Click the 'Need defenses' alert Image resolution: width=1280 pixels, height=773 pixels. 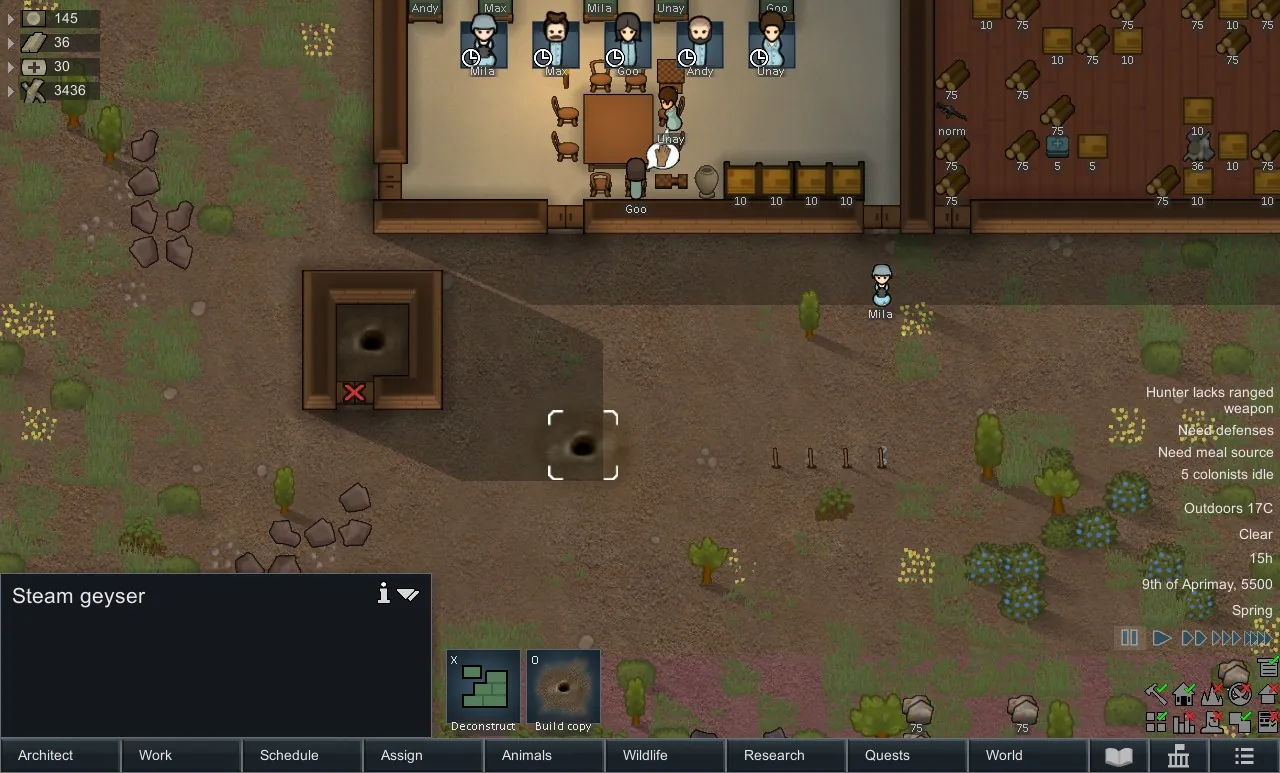(x=1225, y=430)
